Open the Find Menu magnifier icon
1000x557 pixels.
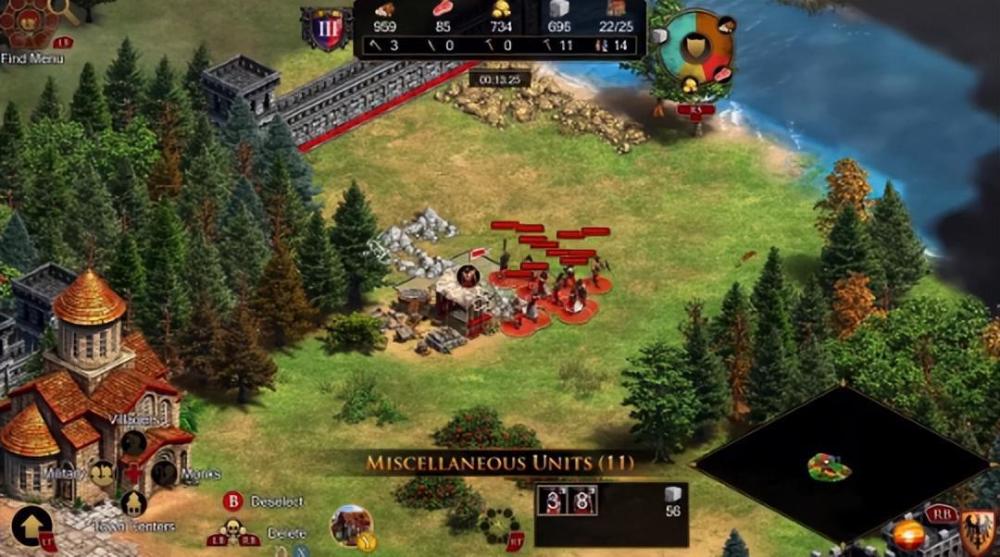tap(62, 10)
